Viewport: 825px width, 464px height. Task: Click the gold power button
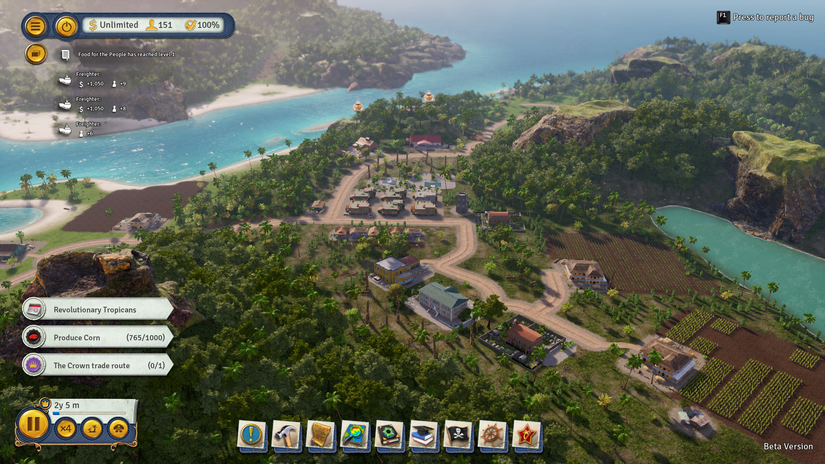(66, 26)
